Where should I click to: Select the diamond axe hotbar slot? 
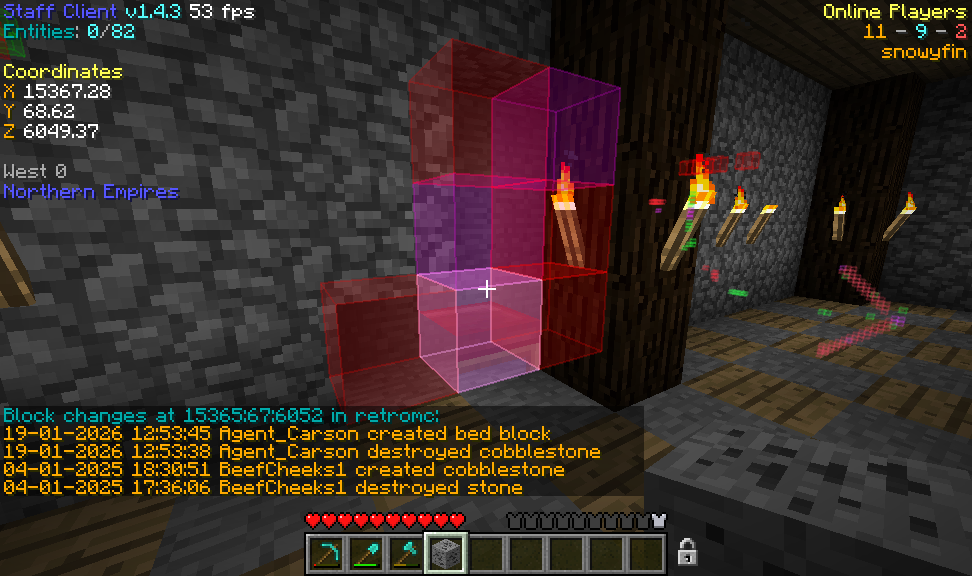pos(407,553)
